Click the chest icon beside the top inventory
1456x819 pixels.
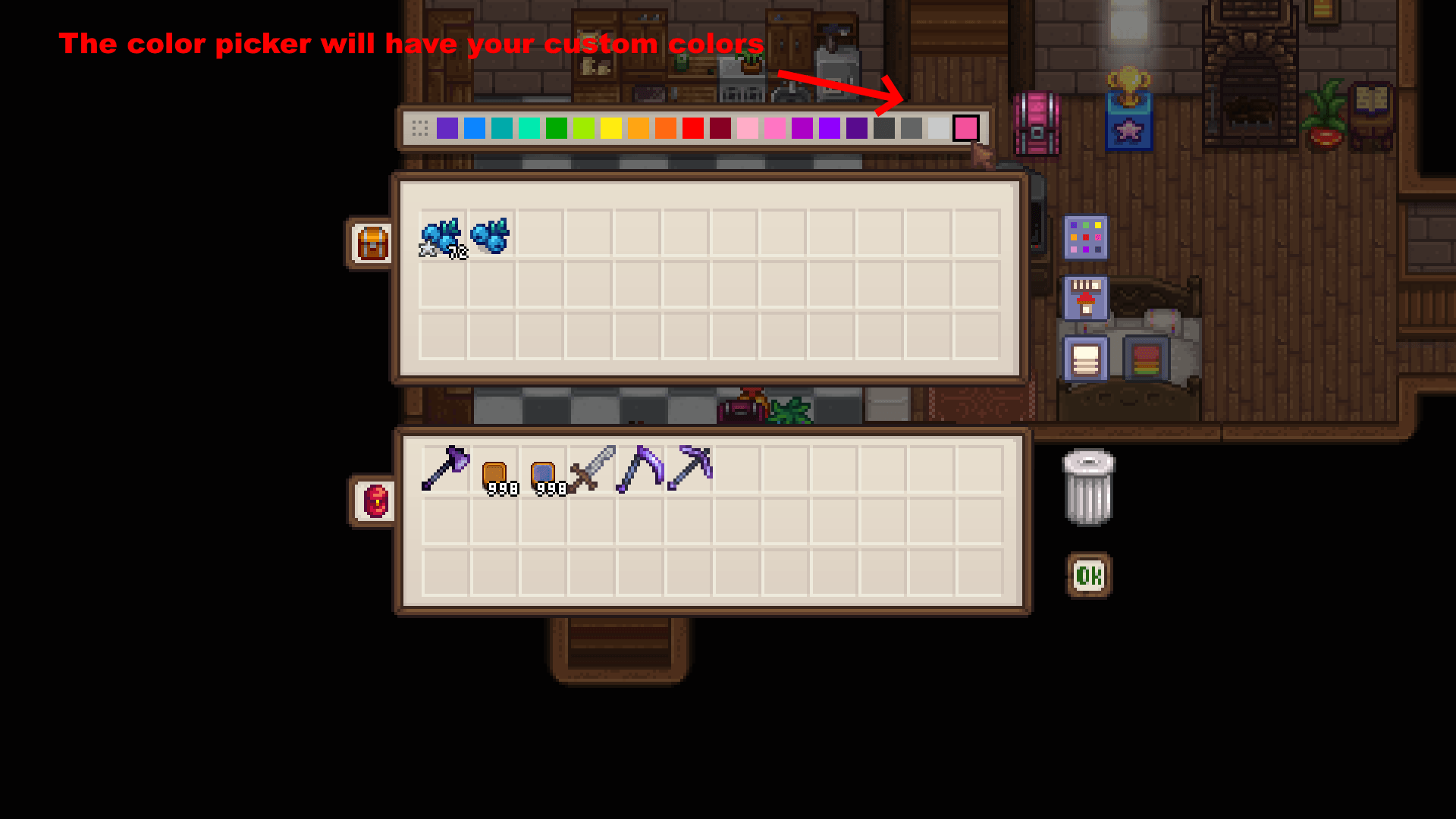pos(371,243)
